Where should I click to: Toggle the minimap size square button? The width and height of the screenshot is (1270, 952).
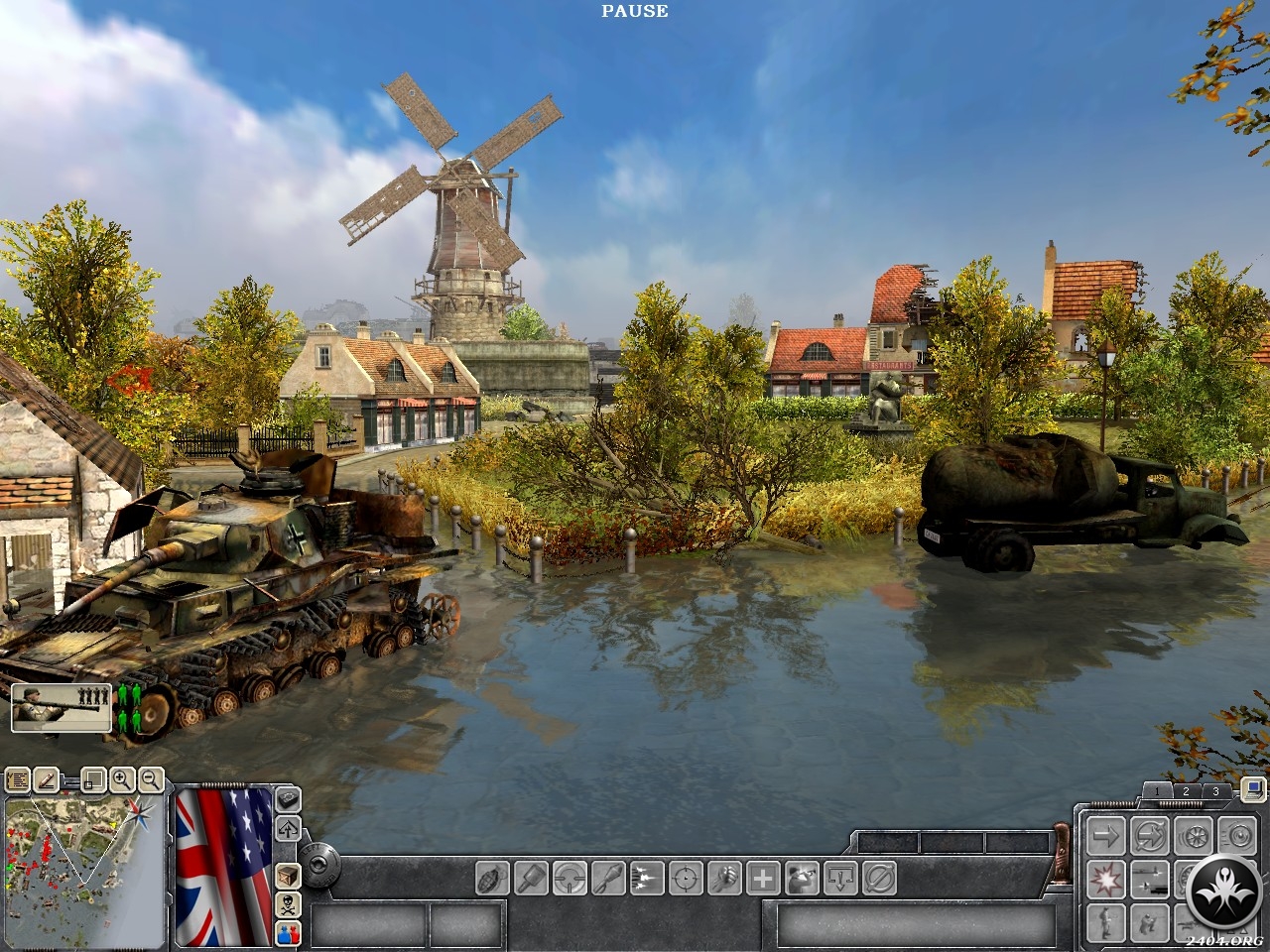point(92,780)
